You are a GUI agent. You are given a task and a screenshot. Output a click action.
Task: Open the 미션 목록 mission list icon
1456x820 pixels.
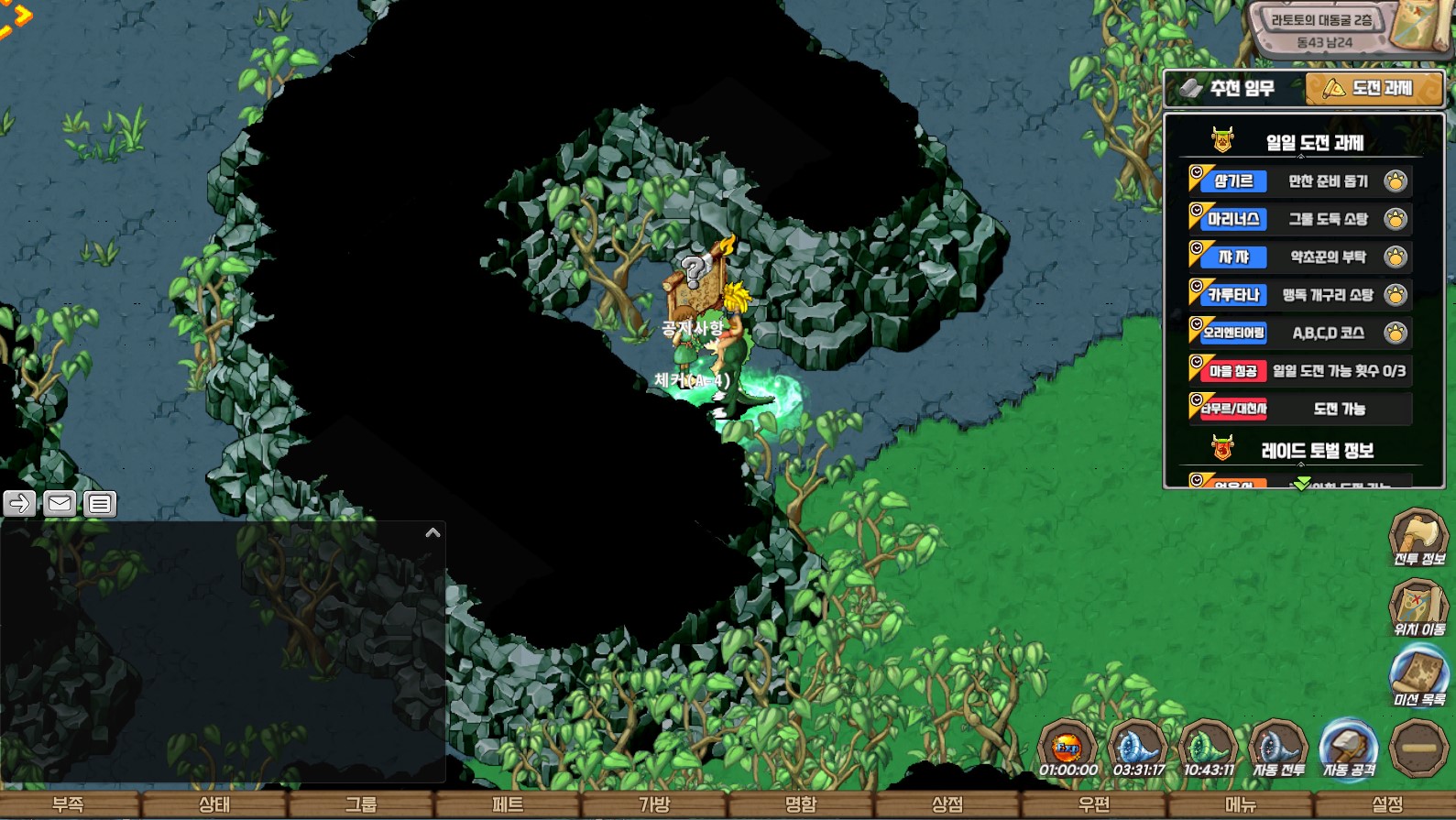1418,678
